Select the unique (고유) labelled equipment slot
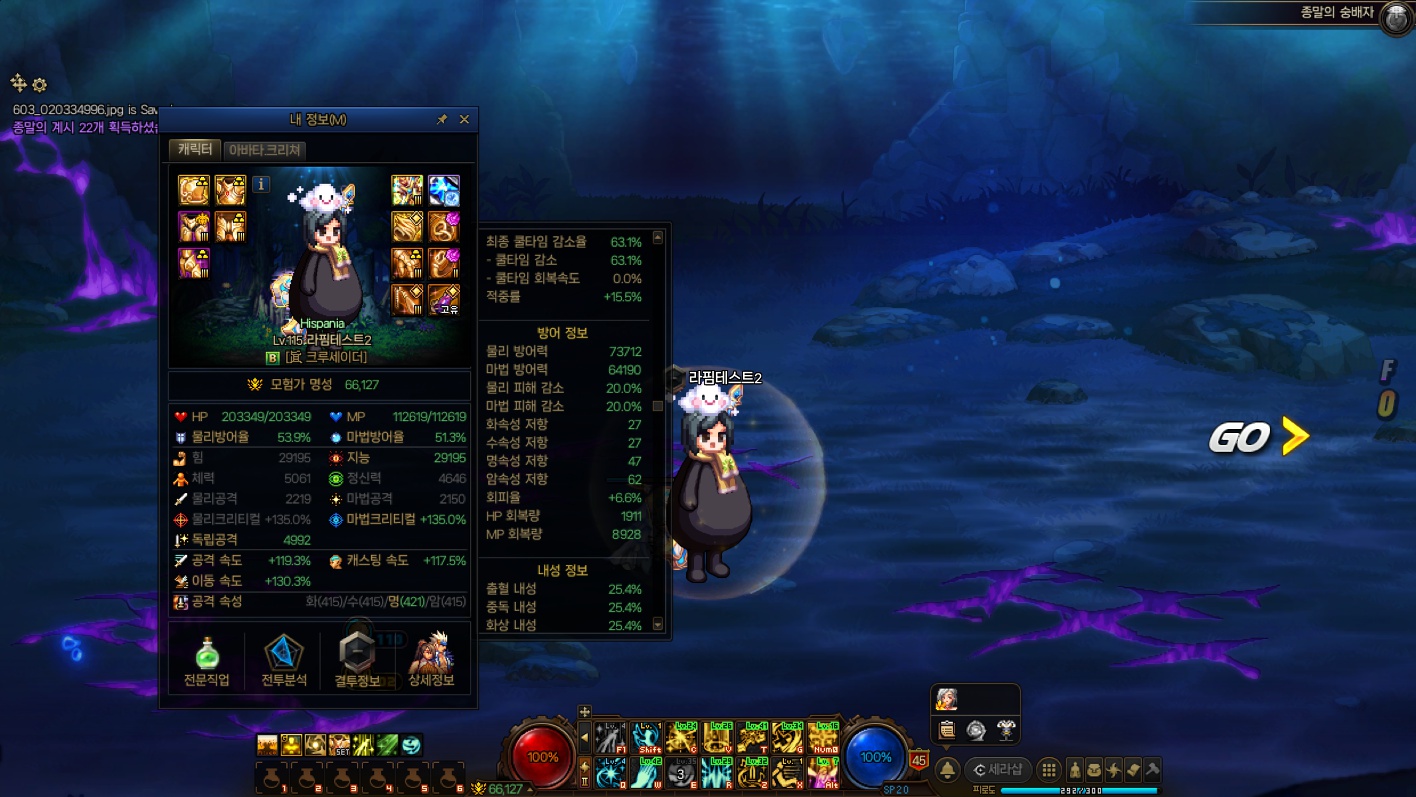Viewport: 1416px width, 797px height. [x=444, y=299]
